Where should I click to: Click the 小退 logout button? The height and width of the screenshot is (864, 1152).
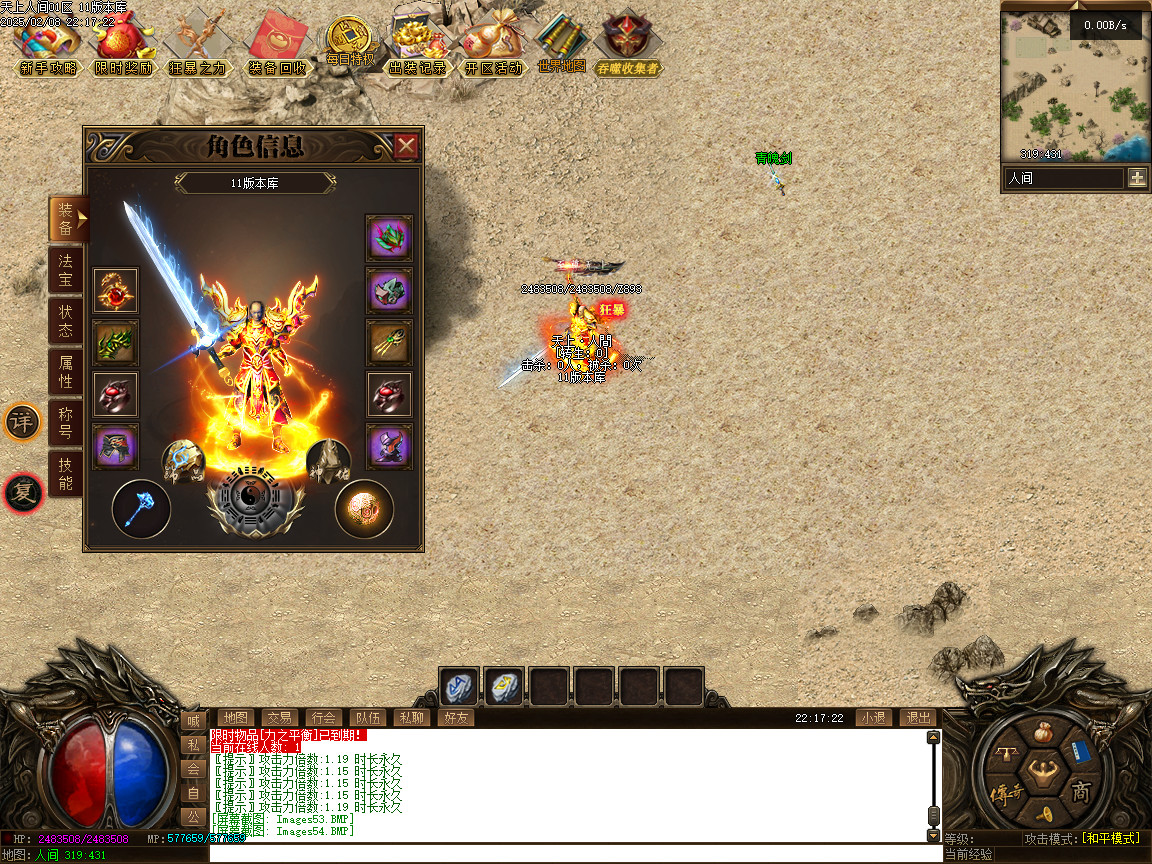[873, 717]
